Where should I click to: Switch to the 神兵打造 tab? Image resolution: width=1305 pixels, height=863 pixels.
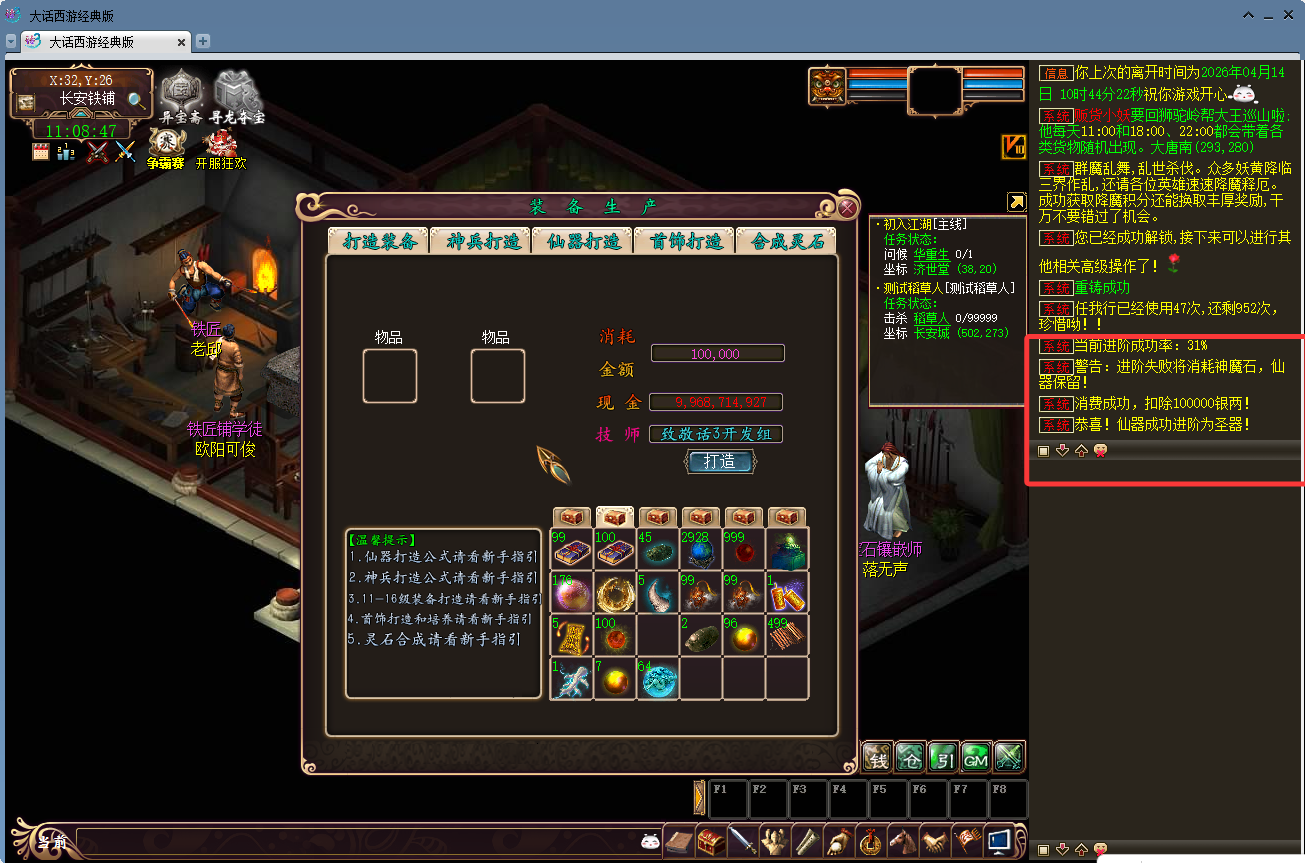pos(483,241)
